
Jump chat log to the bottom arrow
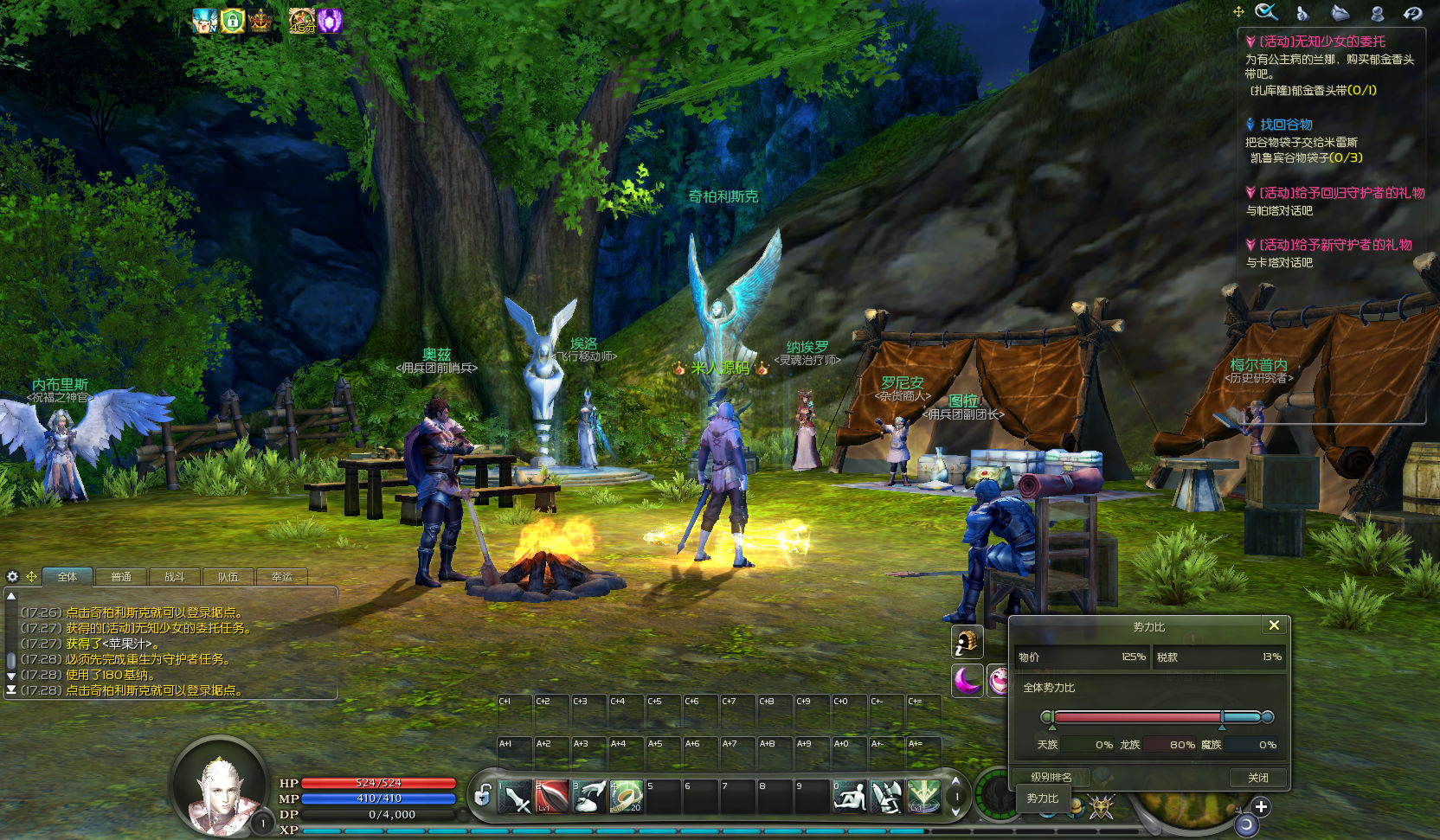click(x=11, y=690)
